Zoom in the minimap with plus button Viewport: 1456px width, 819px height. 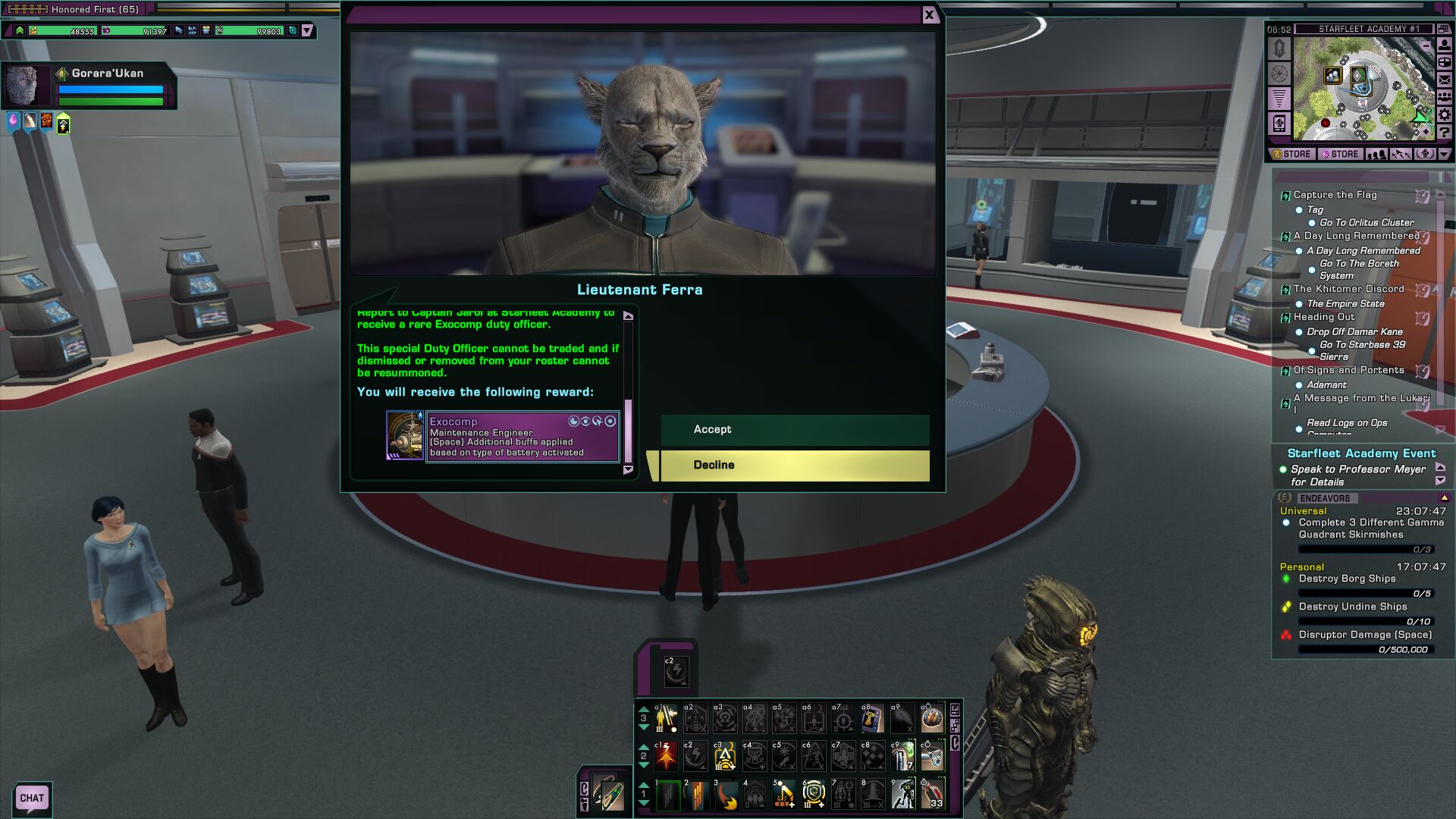point(1426,132)
